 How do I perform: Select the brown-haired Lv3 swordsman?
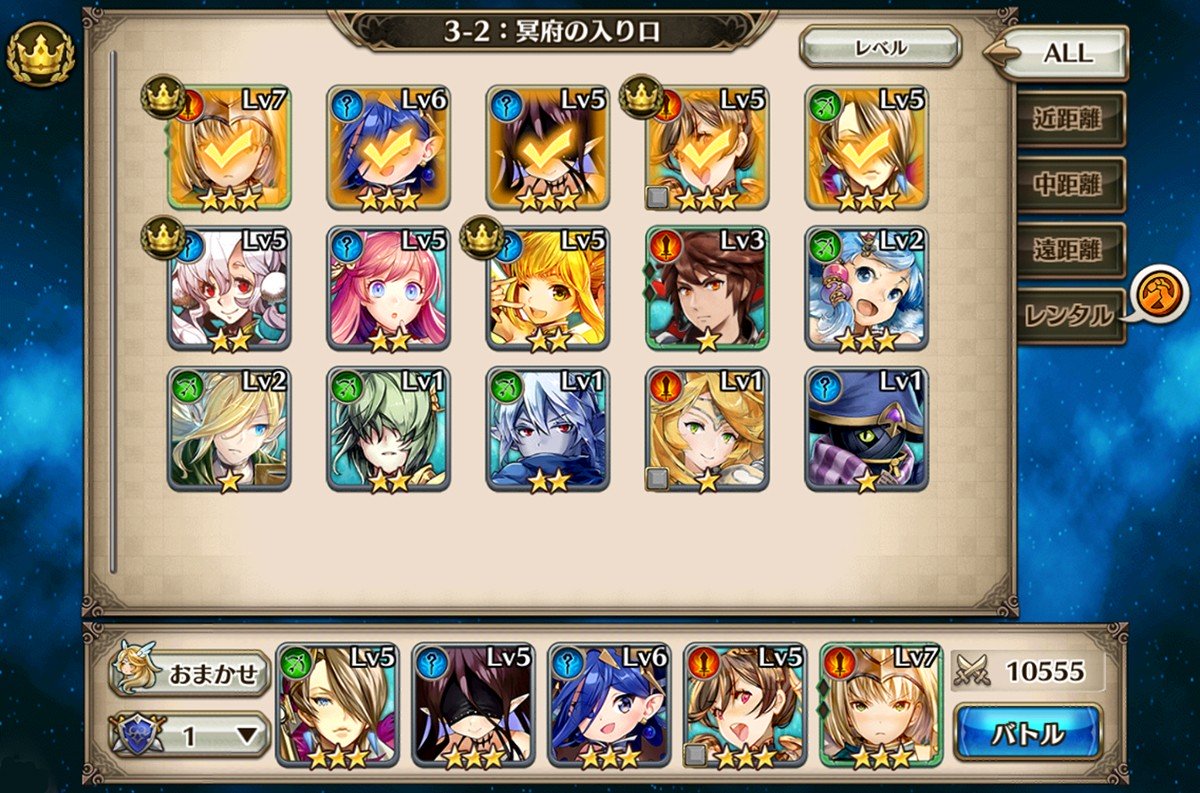point(706,288)
